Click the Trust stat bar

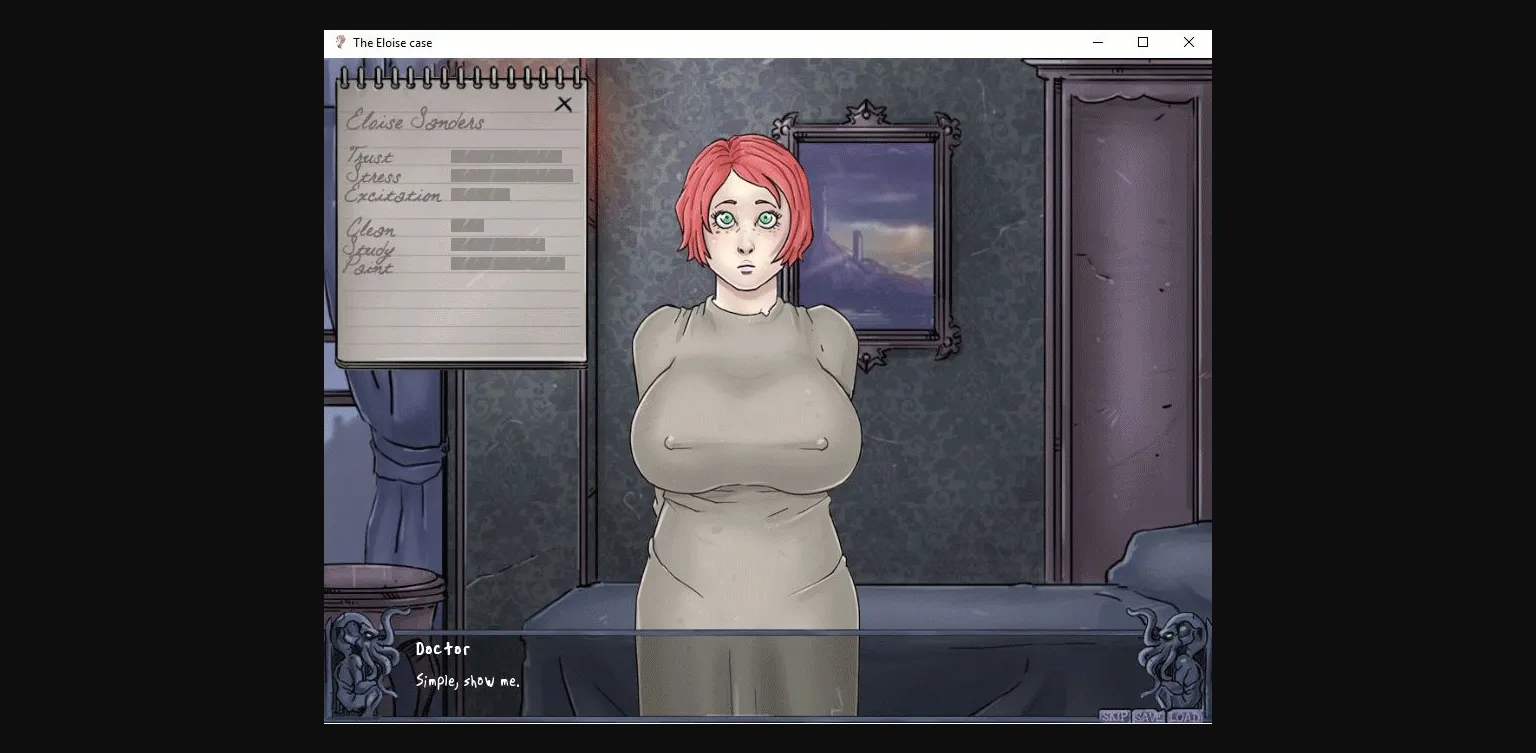click(505, 157)
